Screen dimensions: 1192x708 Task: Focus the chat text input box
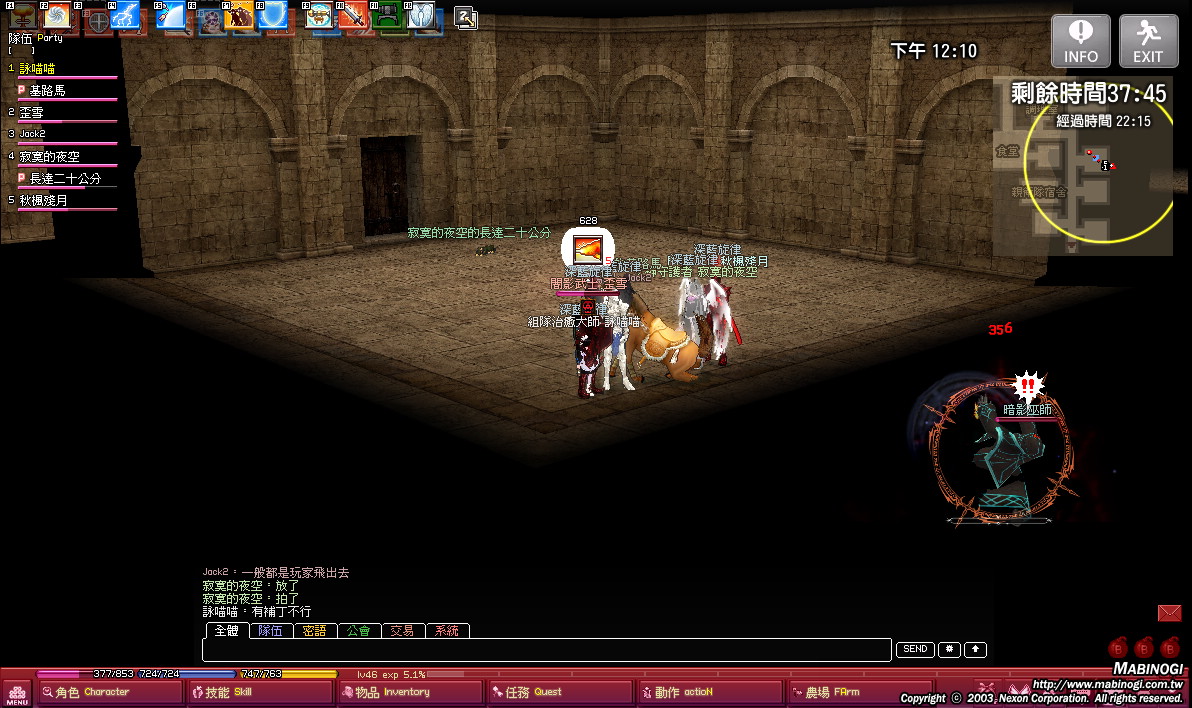(546, 650)
